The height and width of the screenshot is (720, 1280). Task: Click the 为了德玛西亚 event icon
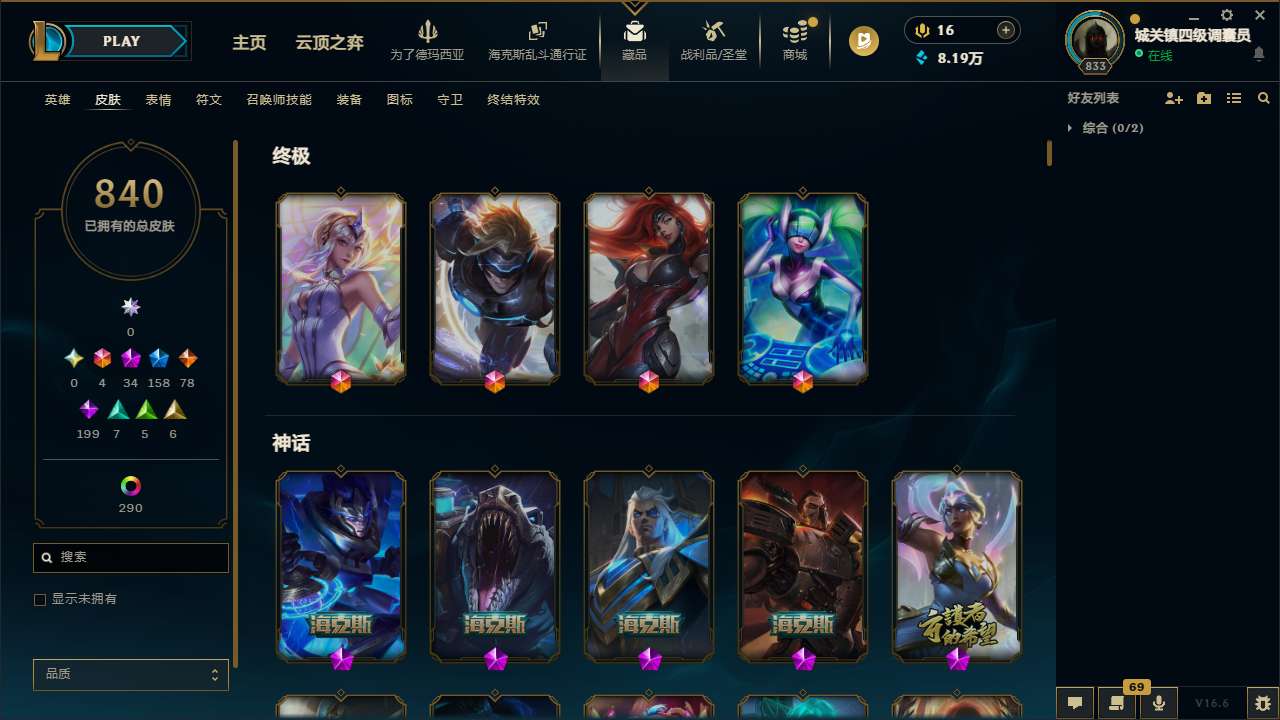(428, 35)
